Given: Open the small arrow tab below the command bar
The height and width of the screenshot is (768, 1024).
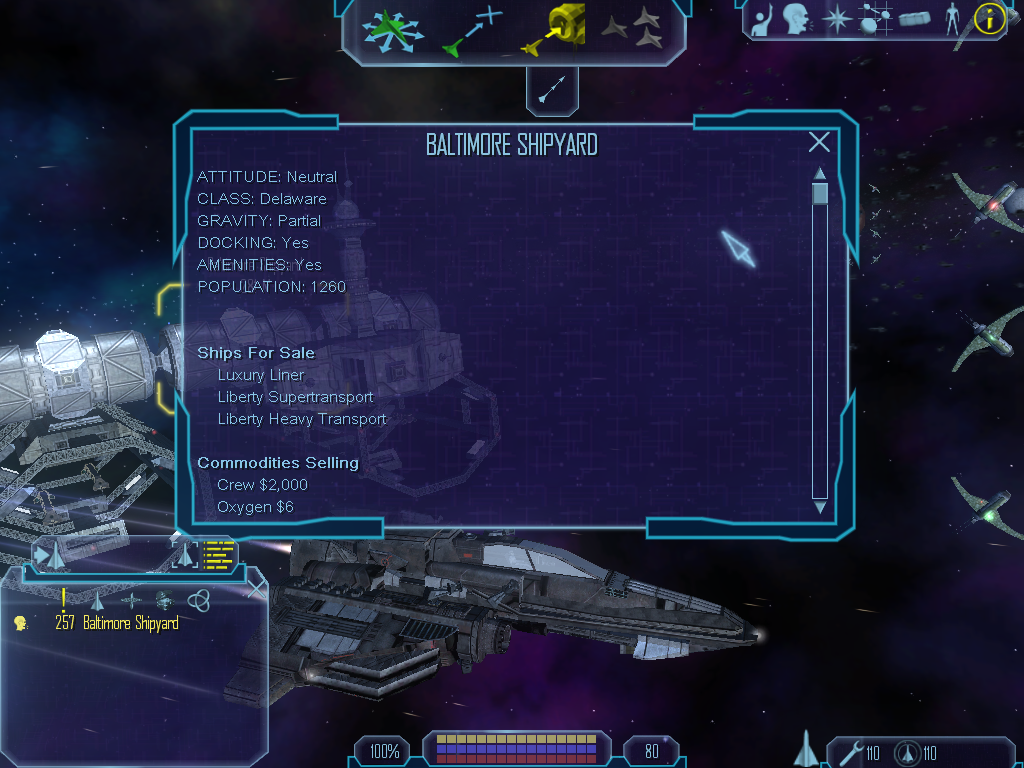Looking at the screenshot, I should coord(552,90).
